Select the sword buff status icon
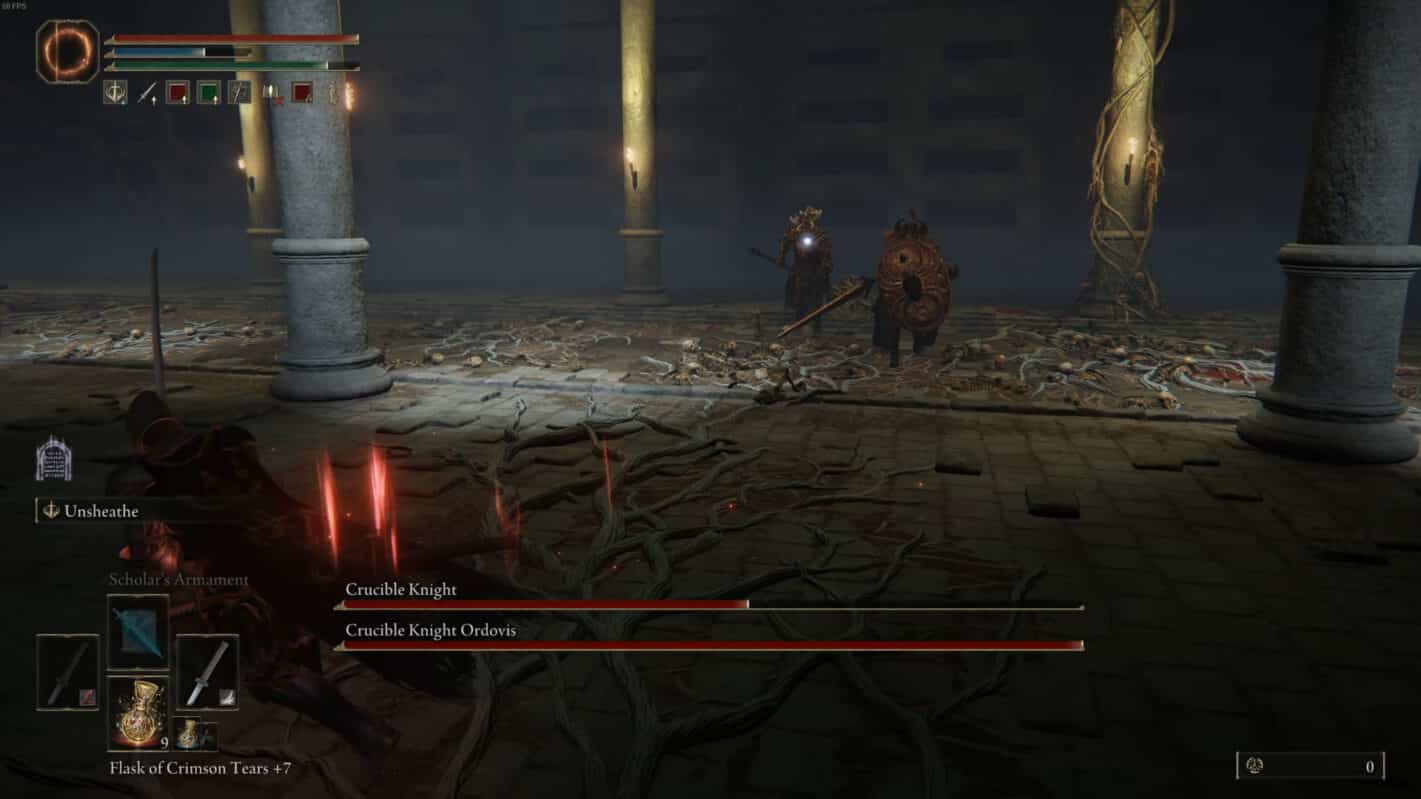Screen dimensions: 1421x799 click(146, 94)
